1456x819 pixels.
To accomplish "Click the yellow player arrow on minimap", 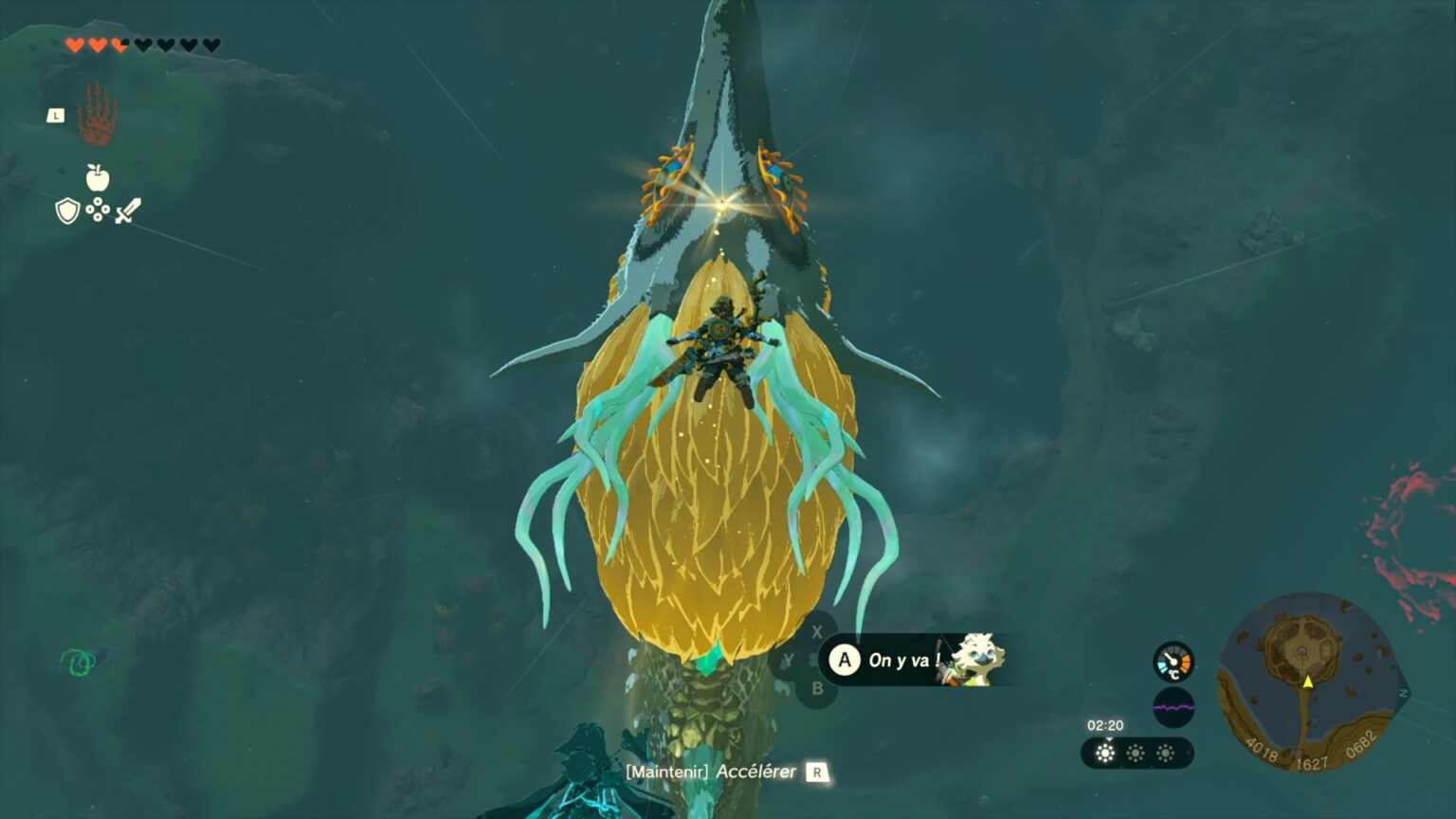I will (1308, 682).
